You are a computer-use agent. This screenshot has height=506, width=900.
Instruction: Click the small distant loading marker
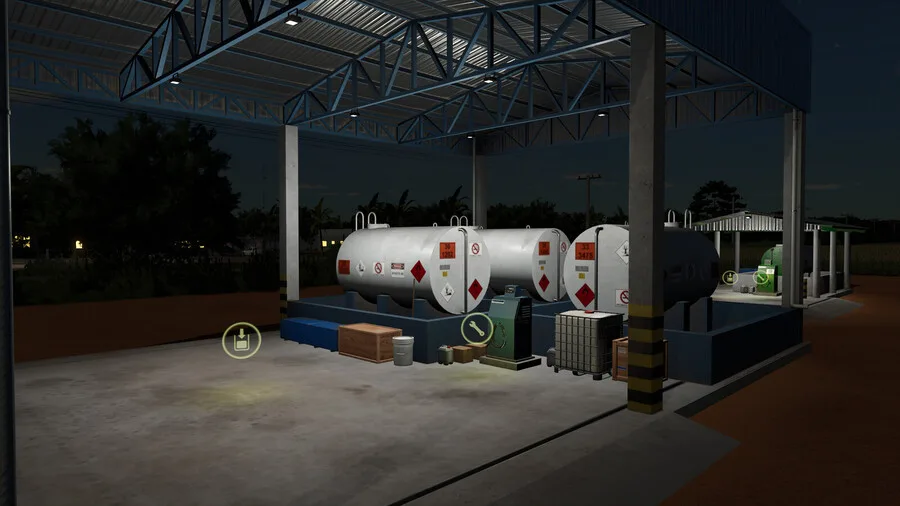pyautogui.click(x=730, y=277)
